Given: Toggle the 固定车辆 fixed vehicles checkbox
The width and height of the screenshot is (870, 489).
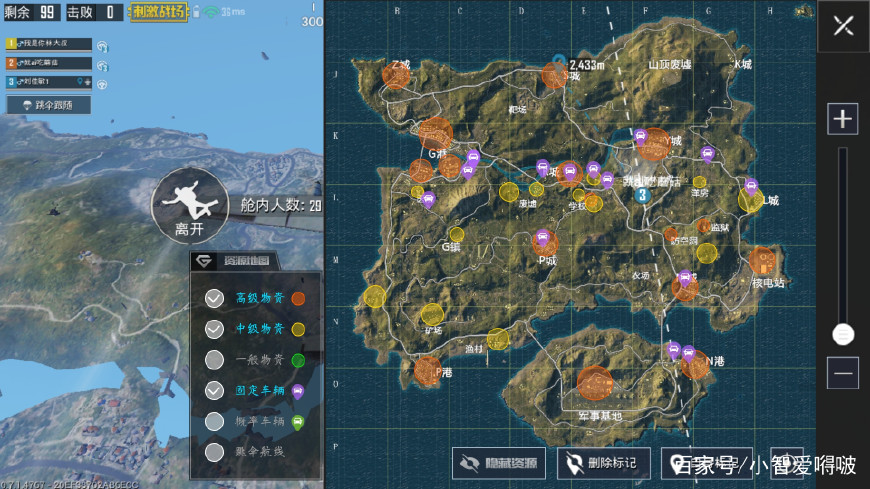Looking at the screenshot, I should tap(214, 390).
